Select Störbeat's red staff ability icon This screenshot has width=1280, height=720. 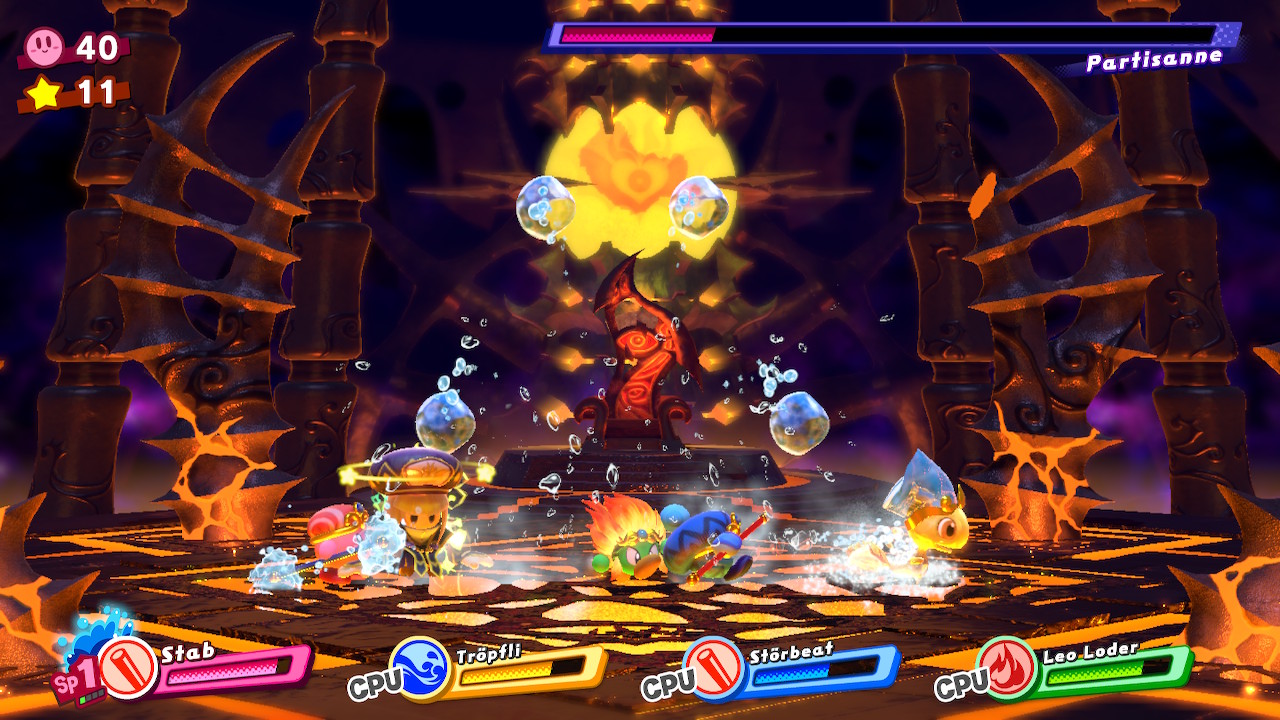coord(714,668)
